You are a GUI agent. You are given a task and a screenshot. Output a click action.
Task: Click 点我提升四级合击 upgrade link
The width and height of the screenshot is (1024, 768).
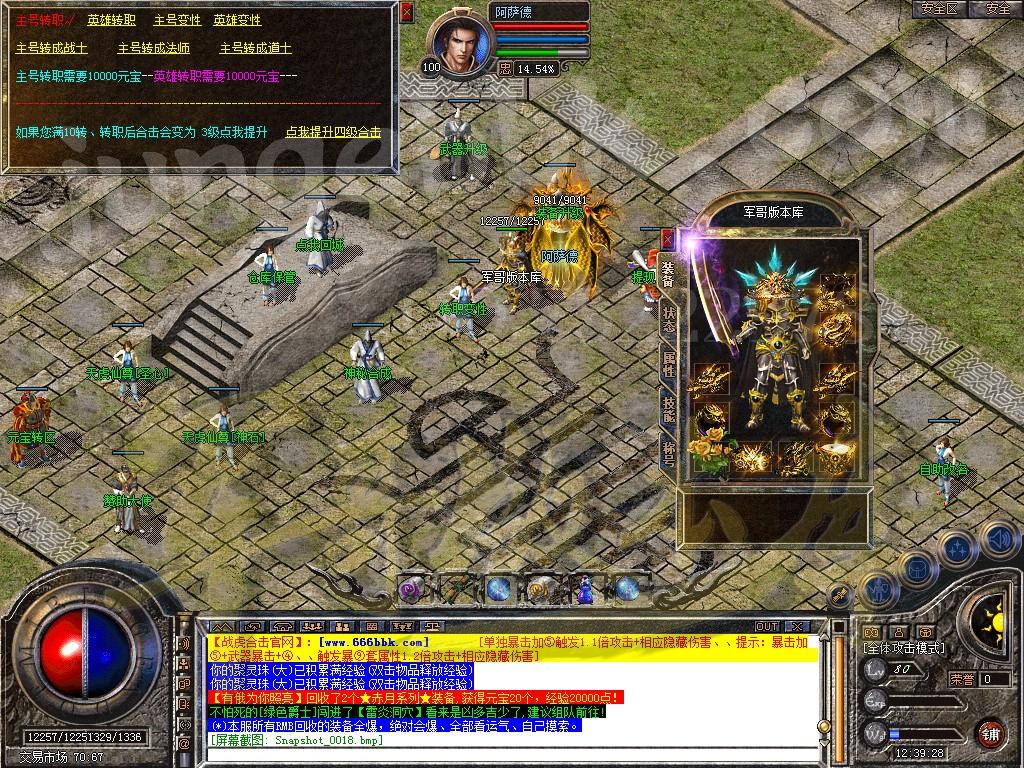[x=333, y=132]
